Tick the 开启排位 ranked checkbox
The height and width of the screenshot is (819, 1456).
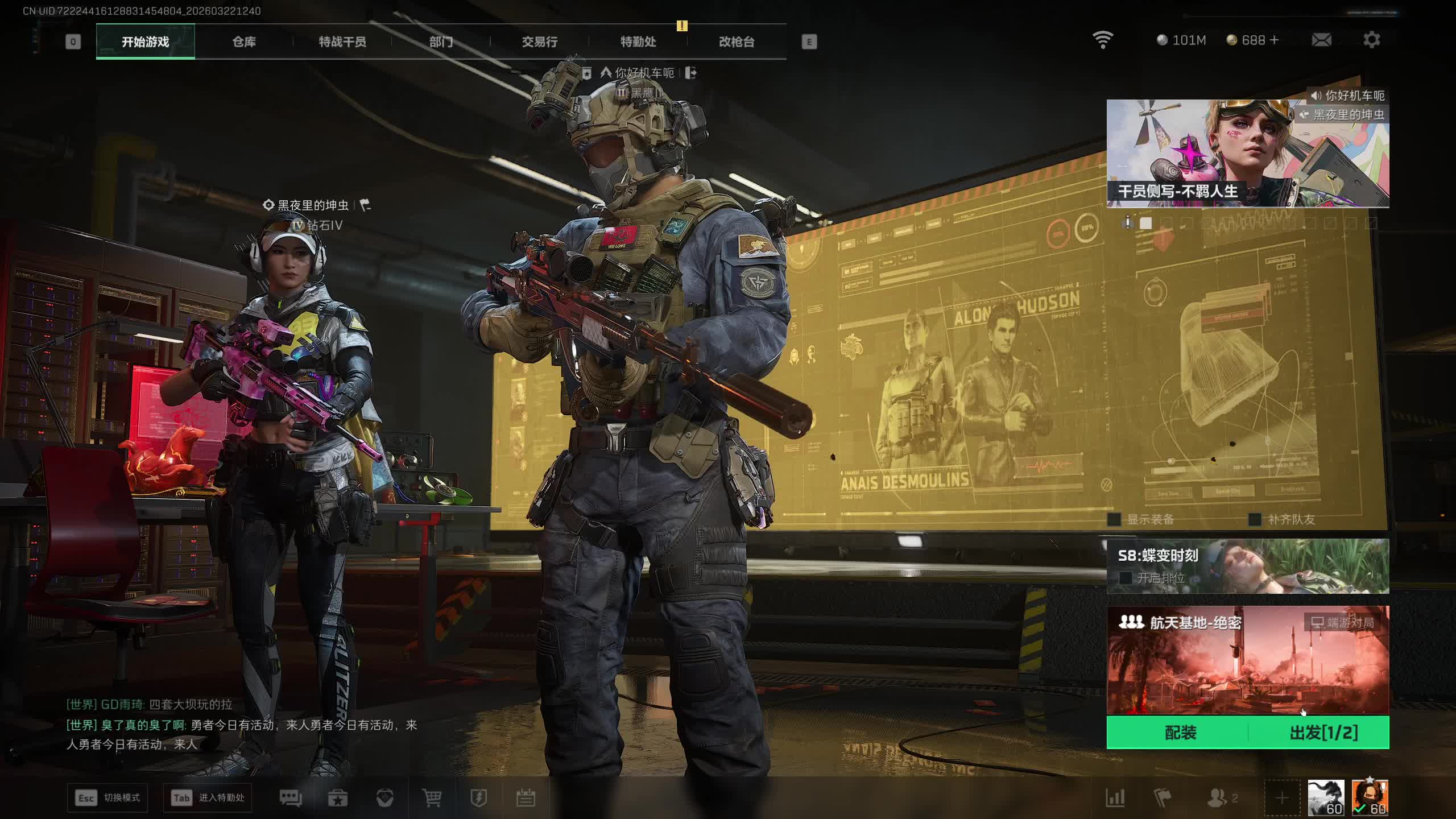(1125, 578)
